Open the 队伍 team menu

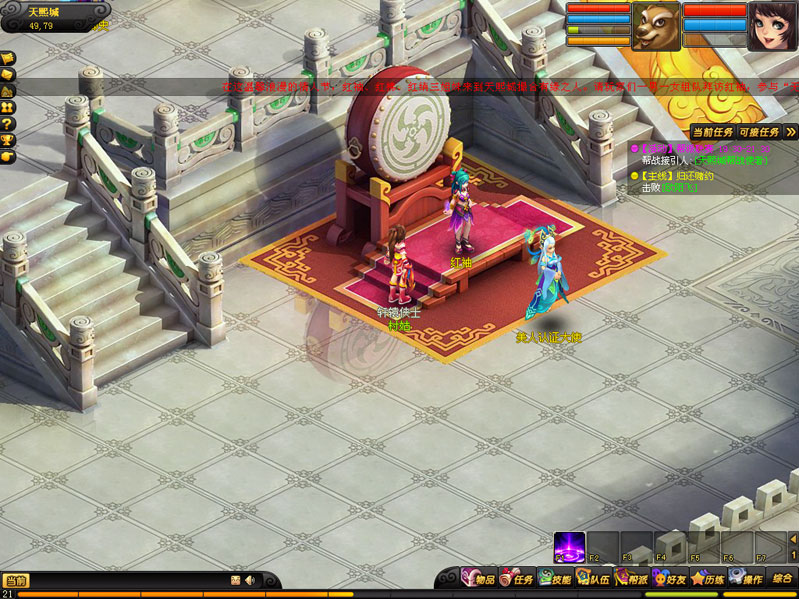click(593, 578)
